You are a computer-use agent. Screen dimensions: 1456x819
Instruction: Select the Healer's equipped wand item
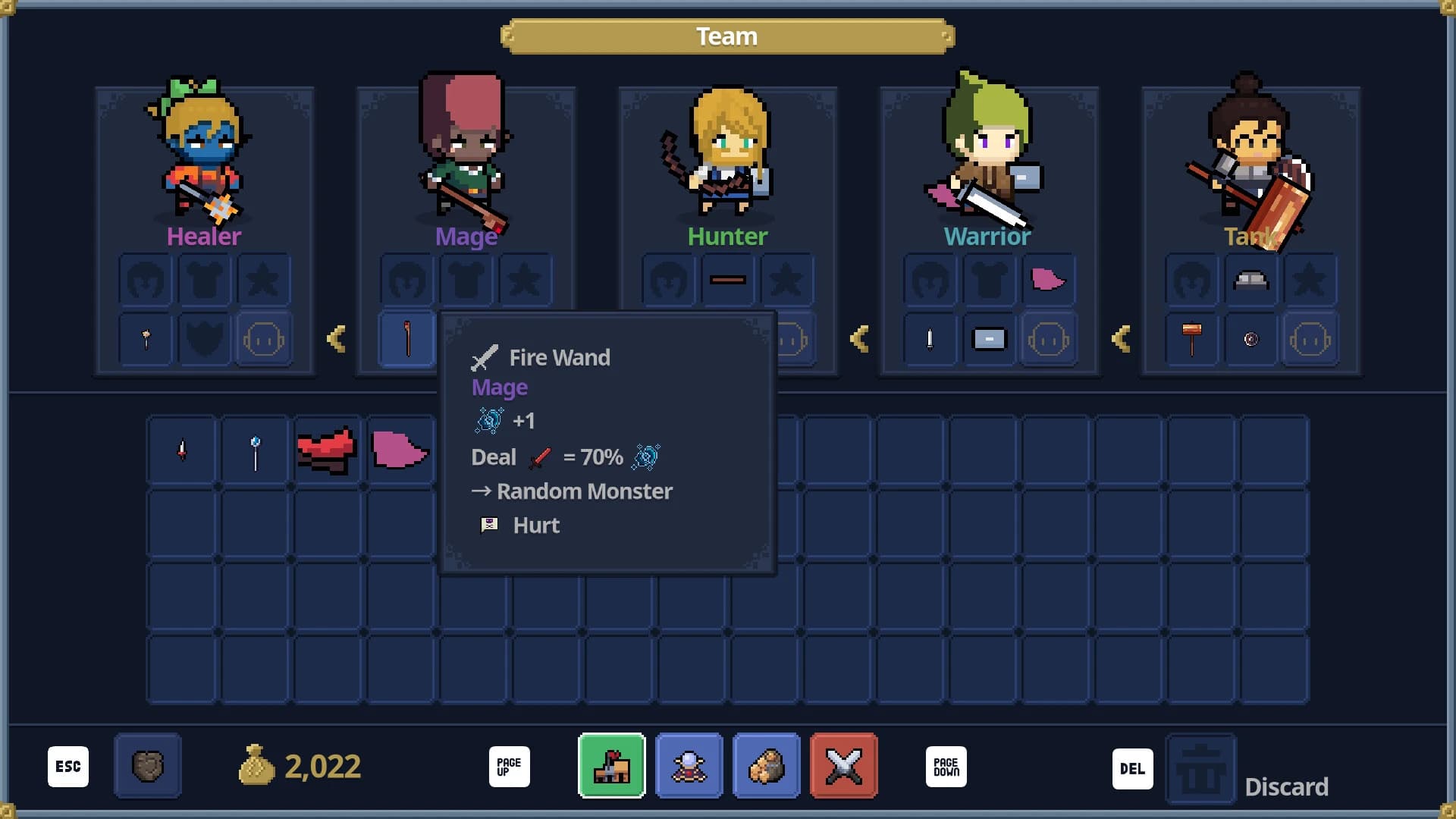(145, 339)
